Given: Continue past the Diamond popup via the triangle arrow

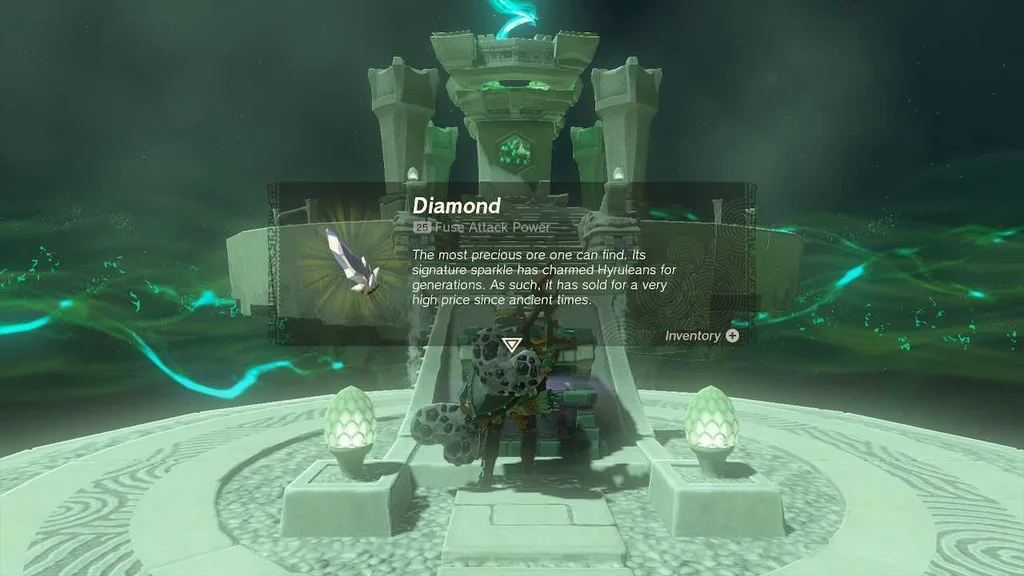Looking at the screenshot, I should click(512, 345).
